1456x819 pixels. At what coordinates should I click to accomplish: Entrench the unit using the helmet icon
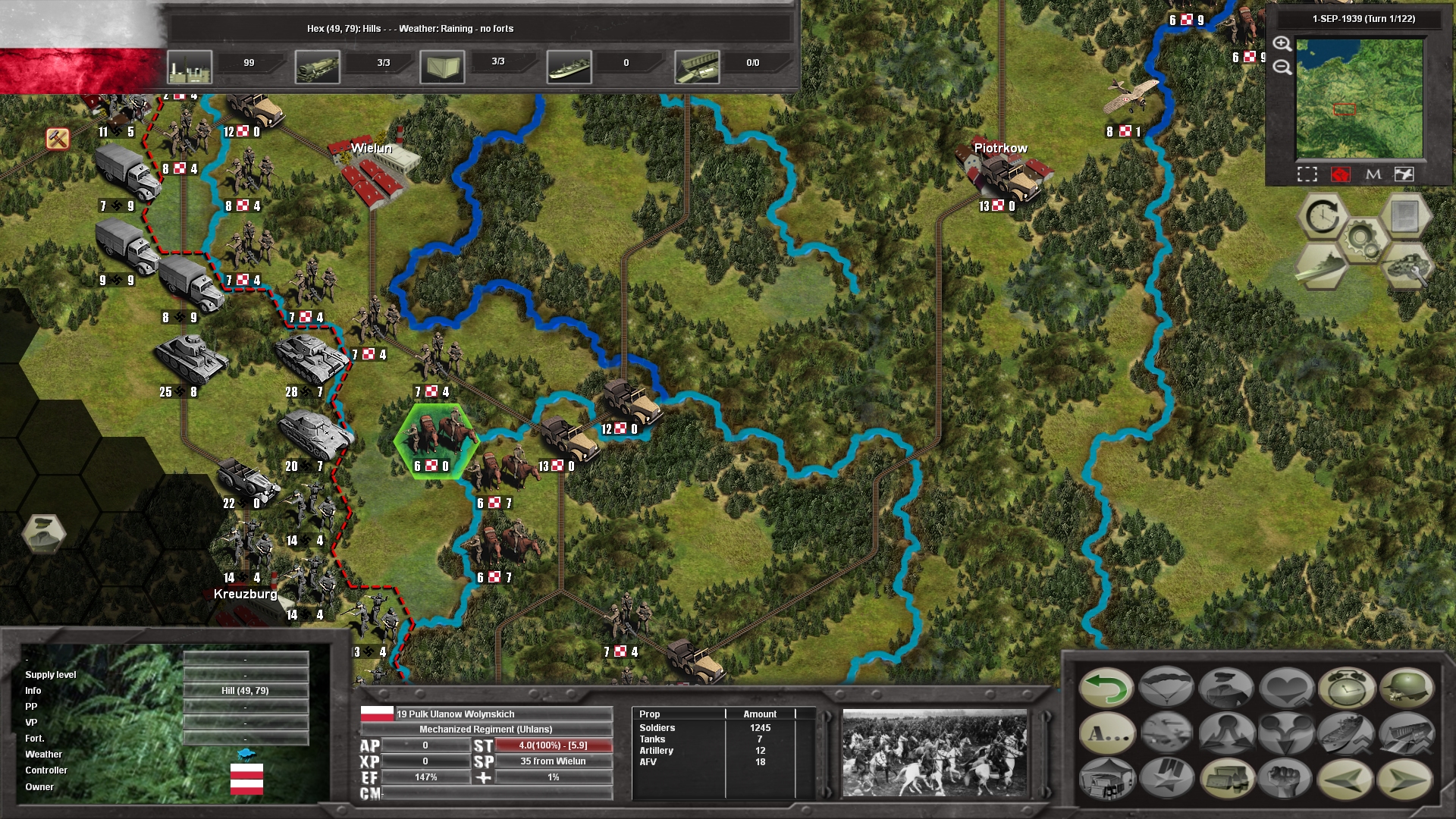(1407, 688)
